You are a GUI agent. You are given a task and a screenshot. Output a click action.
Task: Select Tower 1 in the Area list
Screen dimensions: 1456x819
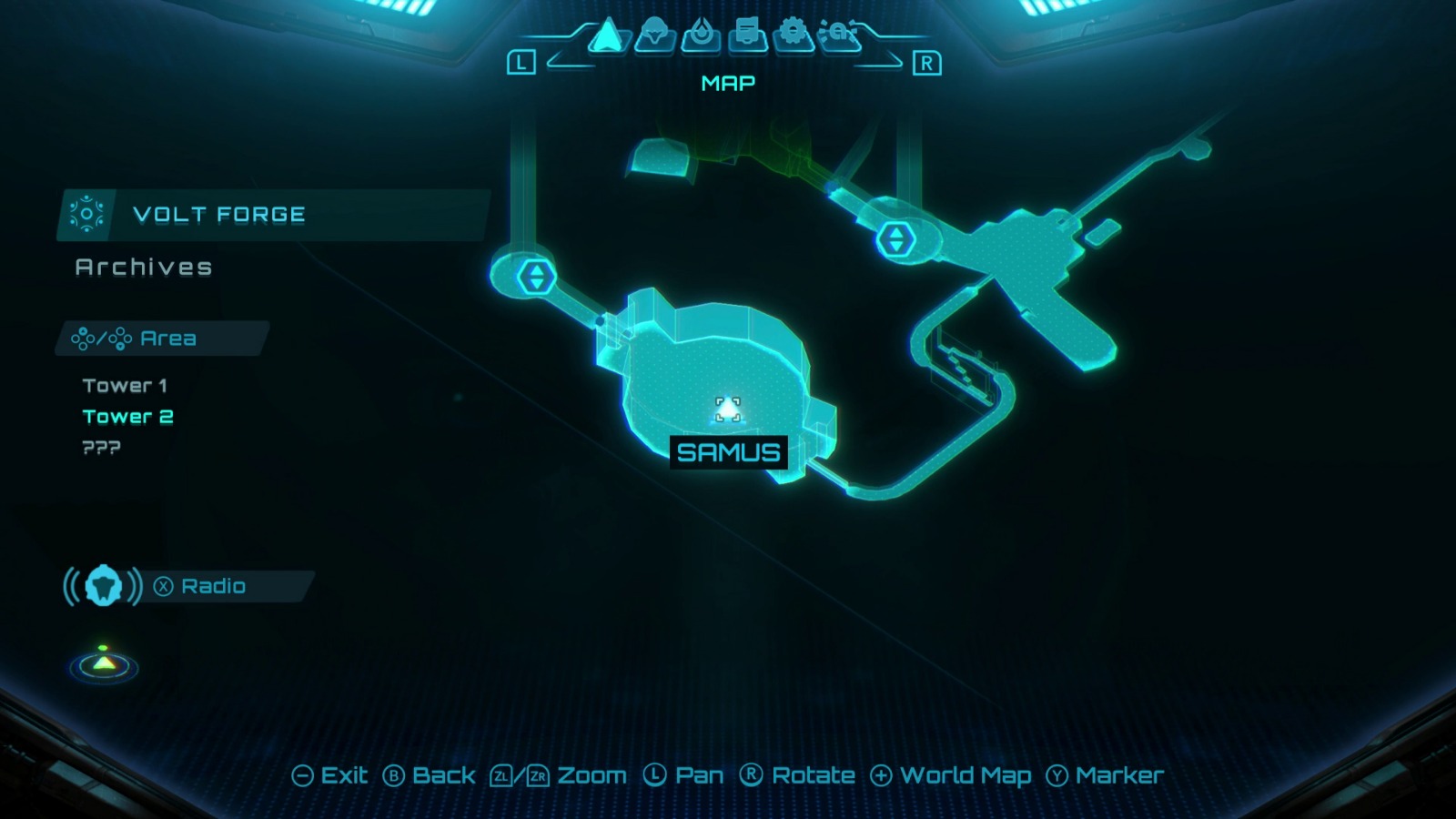(124, 385)
